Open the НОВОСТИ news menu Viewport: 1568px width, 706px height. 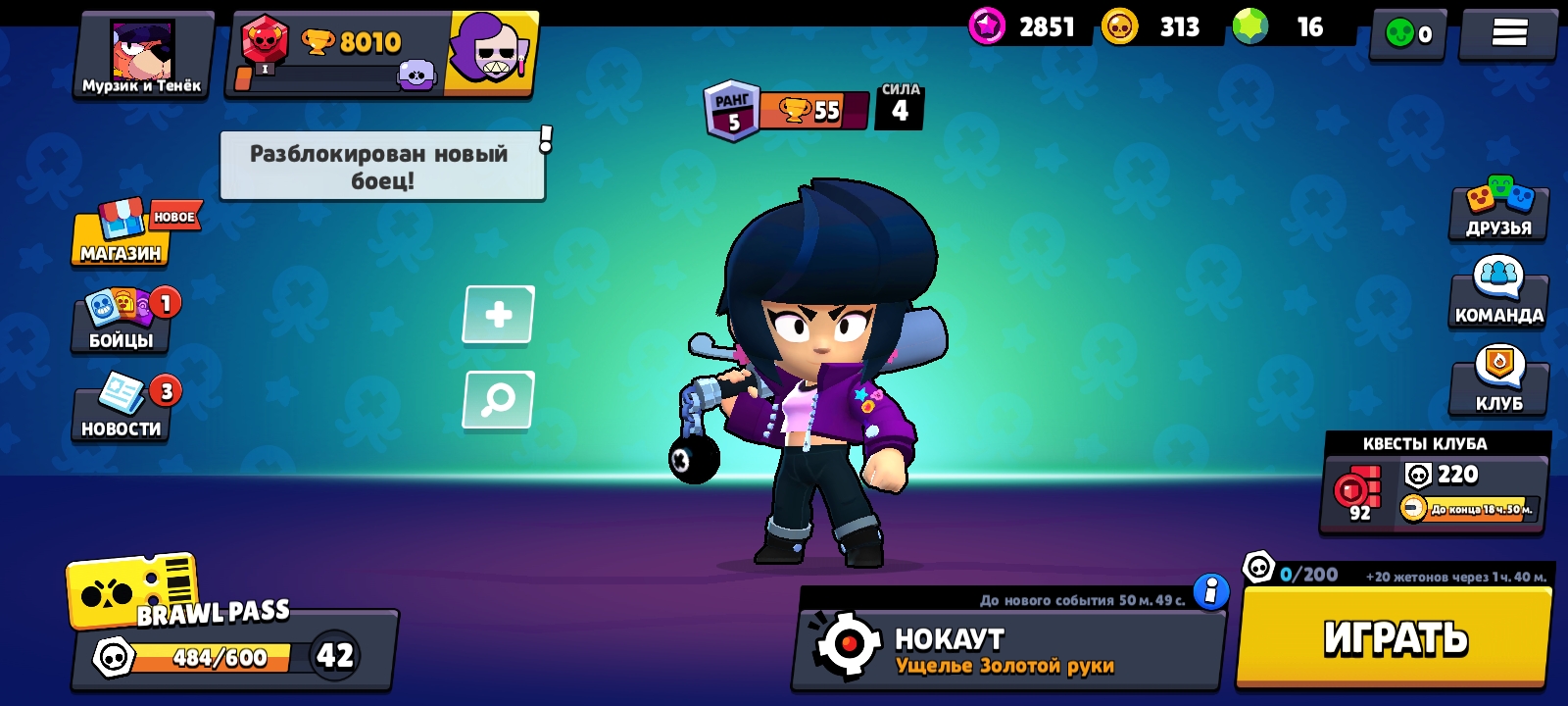pyautogui.click(x=121, y=410)
